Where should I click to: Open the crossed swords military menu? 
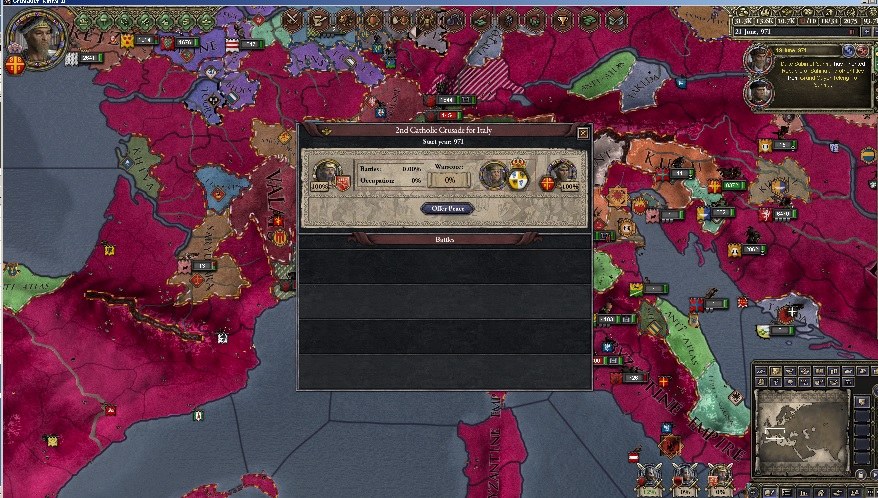click(x=293, y=18)
